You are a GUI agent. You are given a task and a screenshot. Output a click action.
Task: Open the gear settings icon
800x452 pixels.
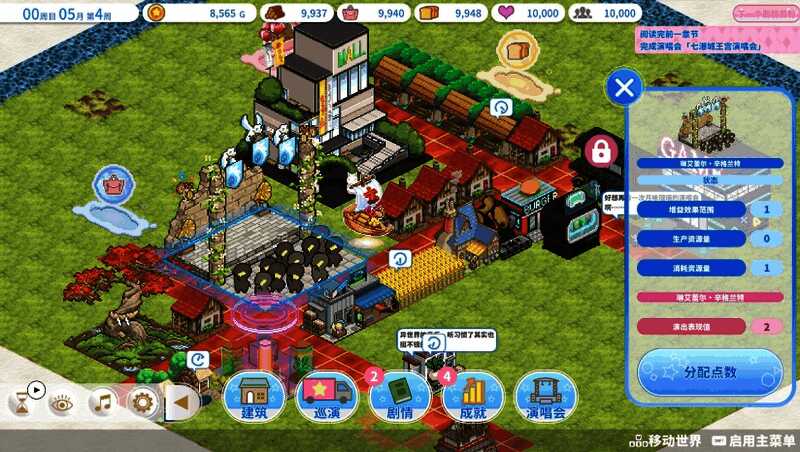click(x=142, y=403)
